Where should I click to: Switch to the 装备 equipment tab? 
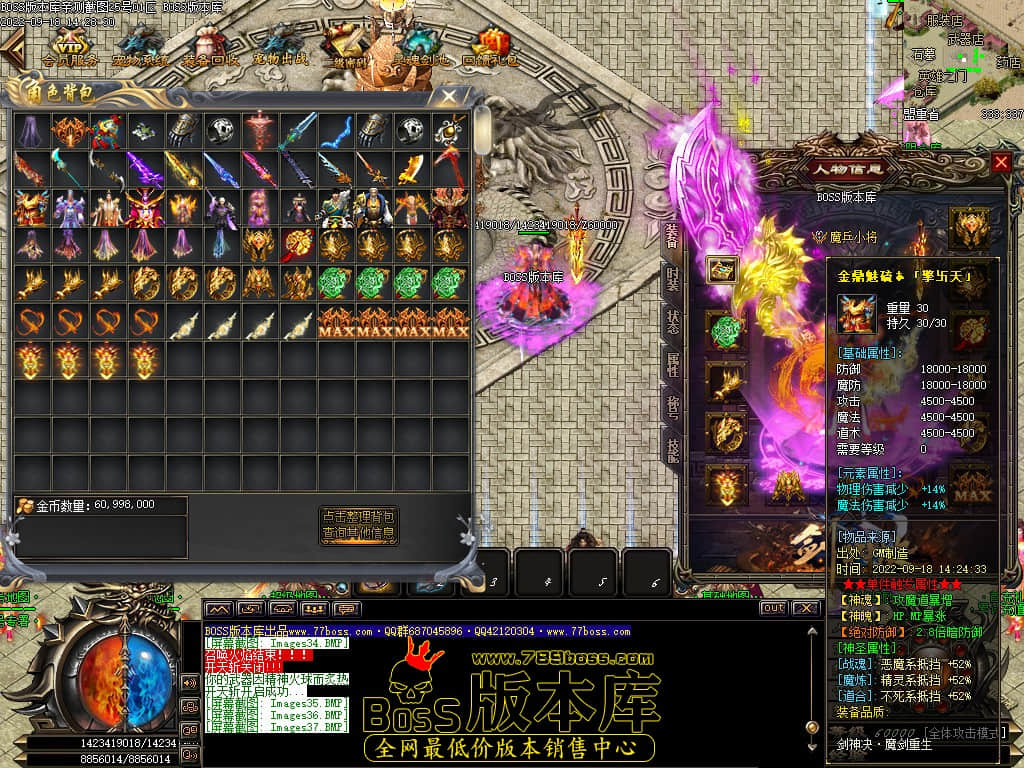point(672,232)
